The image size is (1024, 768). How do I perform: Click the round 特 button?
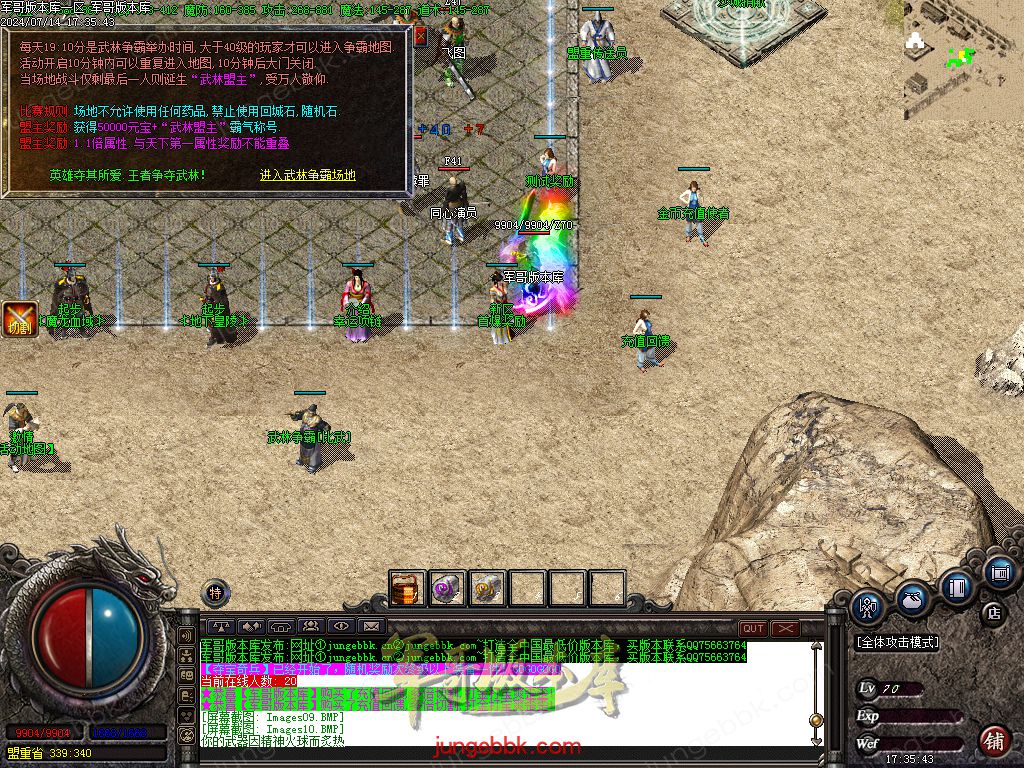tap(216, 593)
